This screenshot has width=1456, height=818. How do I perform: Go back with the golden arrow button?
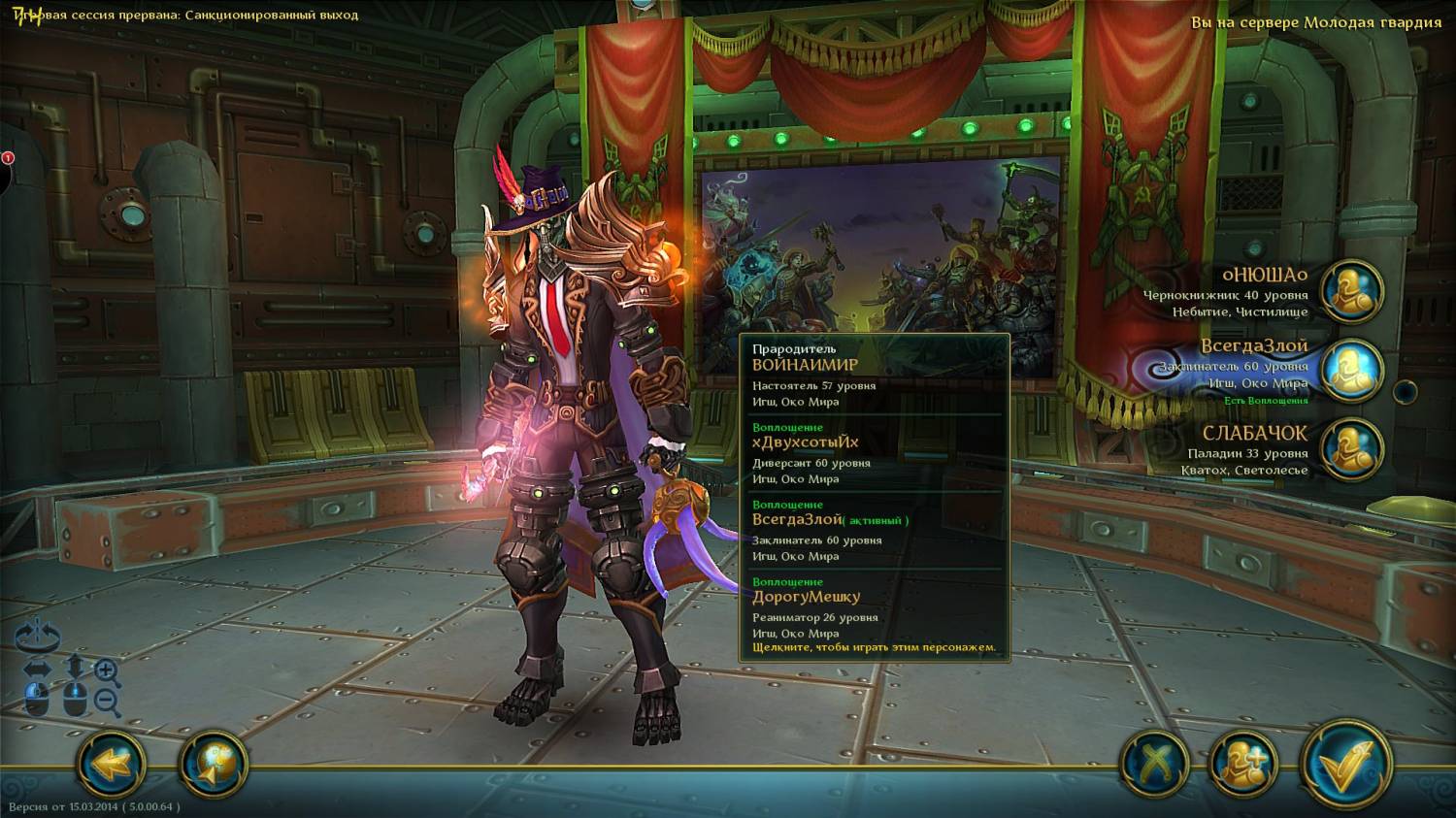point(112,766)
